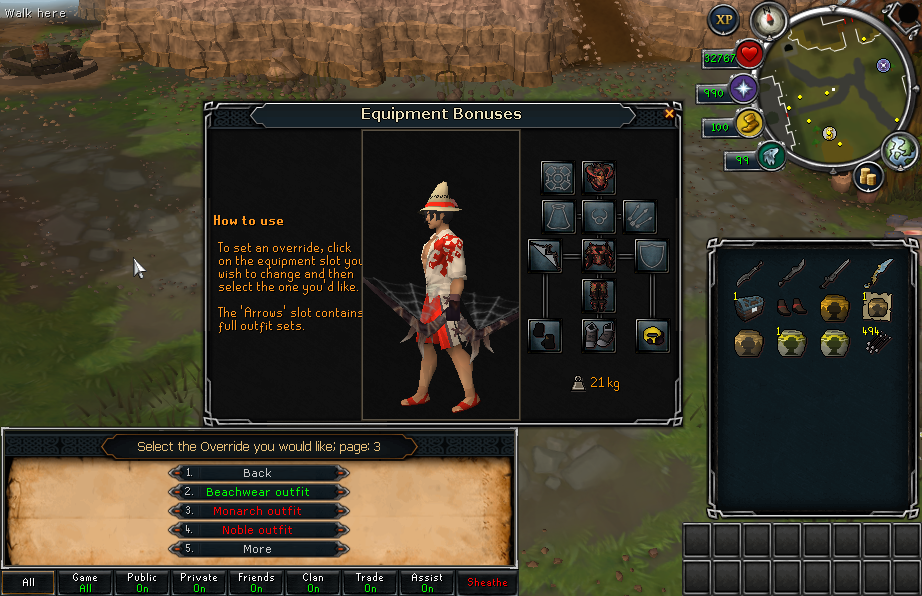Close the Equipment Bonuses window

point(669,114)
